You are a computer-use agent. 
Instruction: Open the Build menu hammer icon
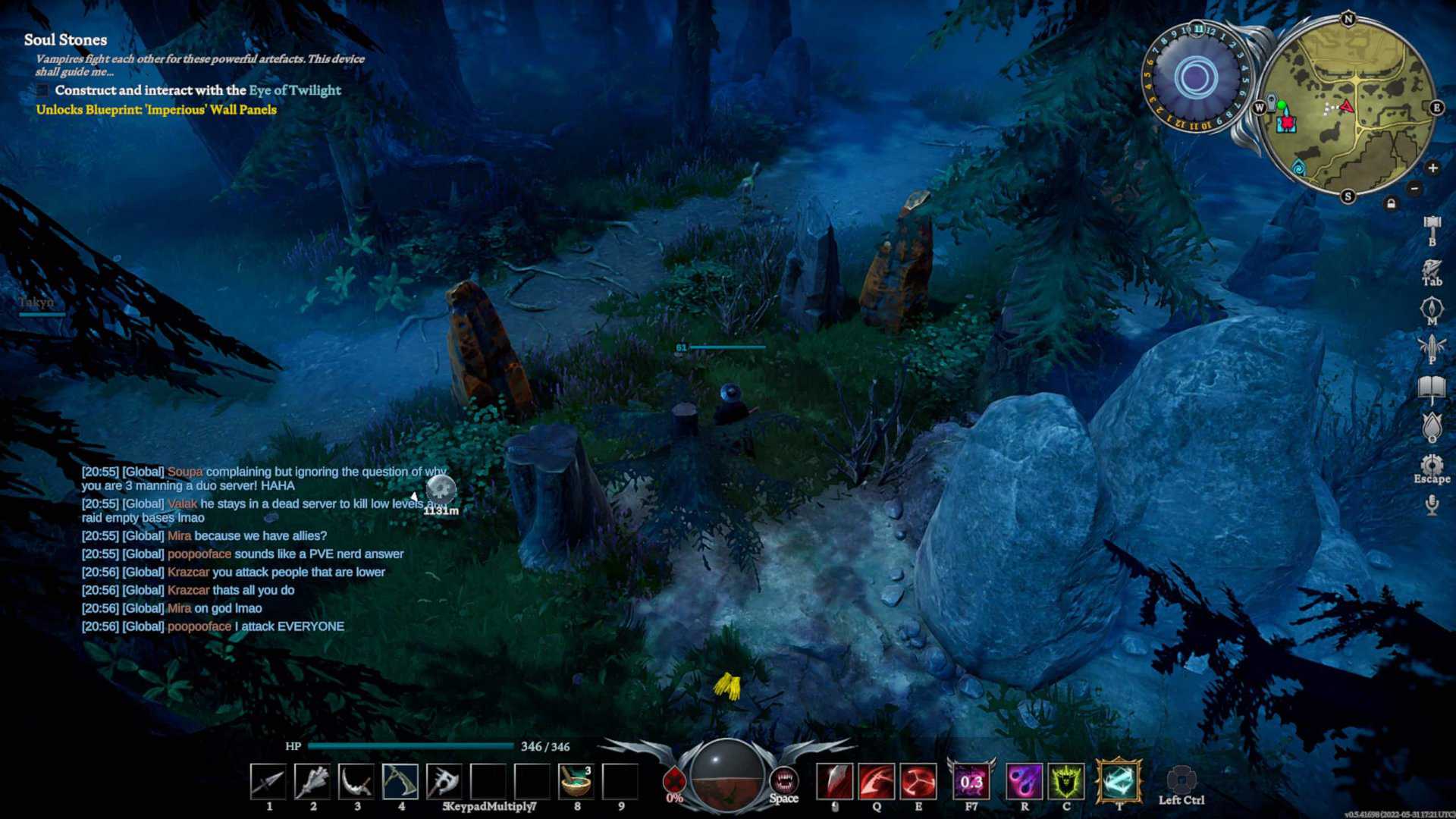click(x=1434, y=226)
